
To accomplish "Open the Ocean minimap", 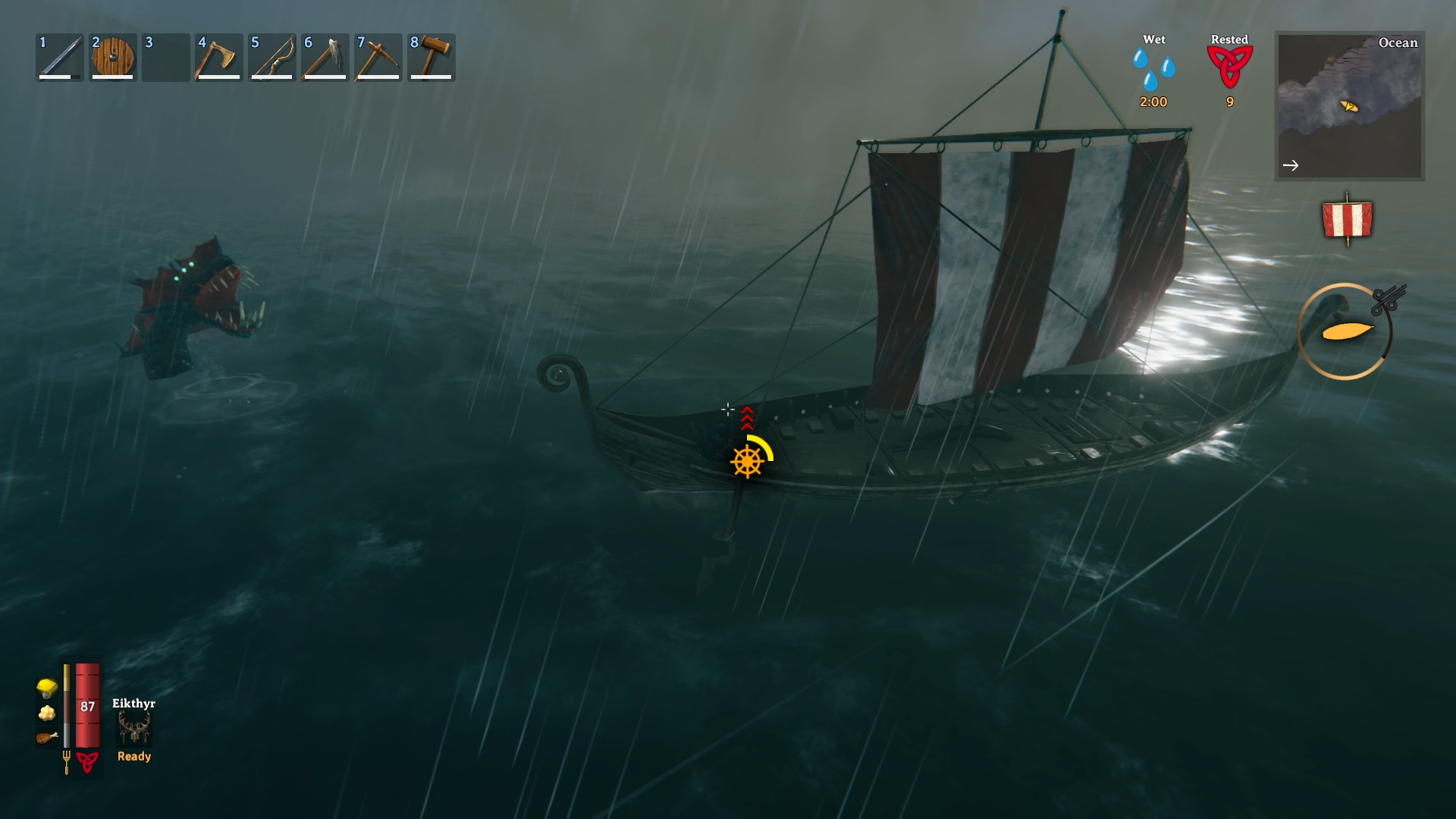I will 1349,105.
